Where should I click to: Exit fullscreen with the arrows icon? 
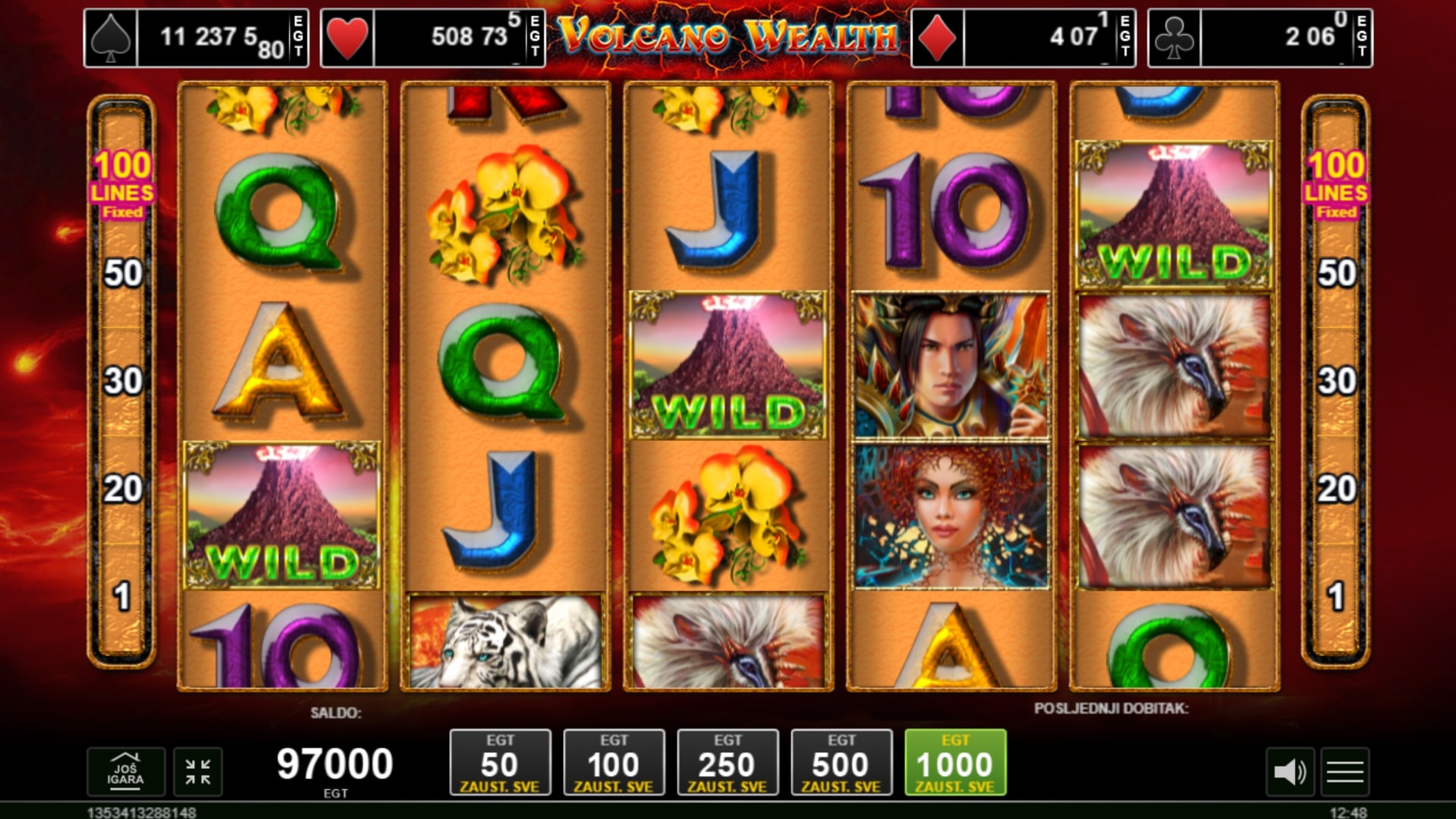click(198, 772)
